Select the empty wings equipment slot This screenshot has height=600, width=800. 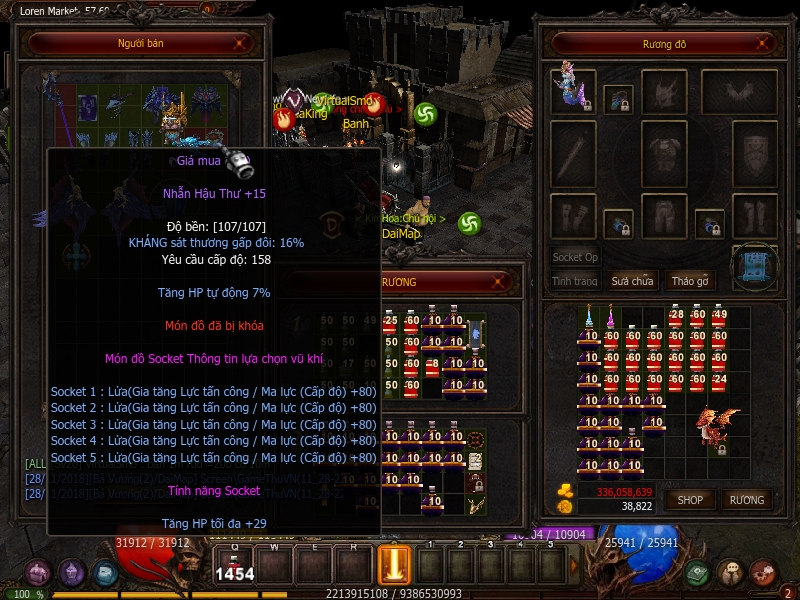(x=739, y=92)
